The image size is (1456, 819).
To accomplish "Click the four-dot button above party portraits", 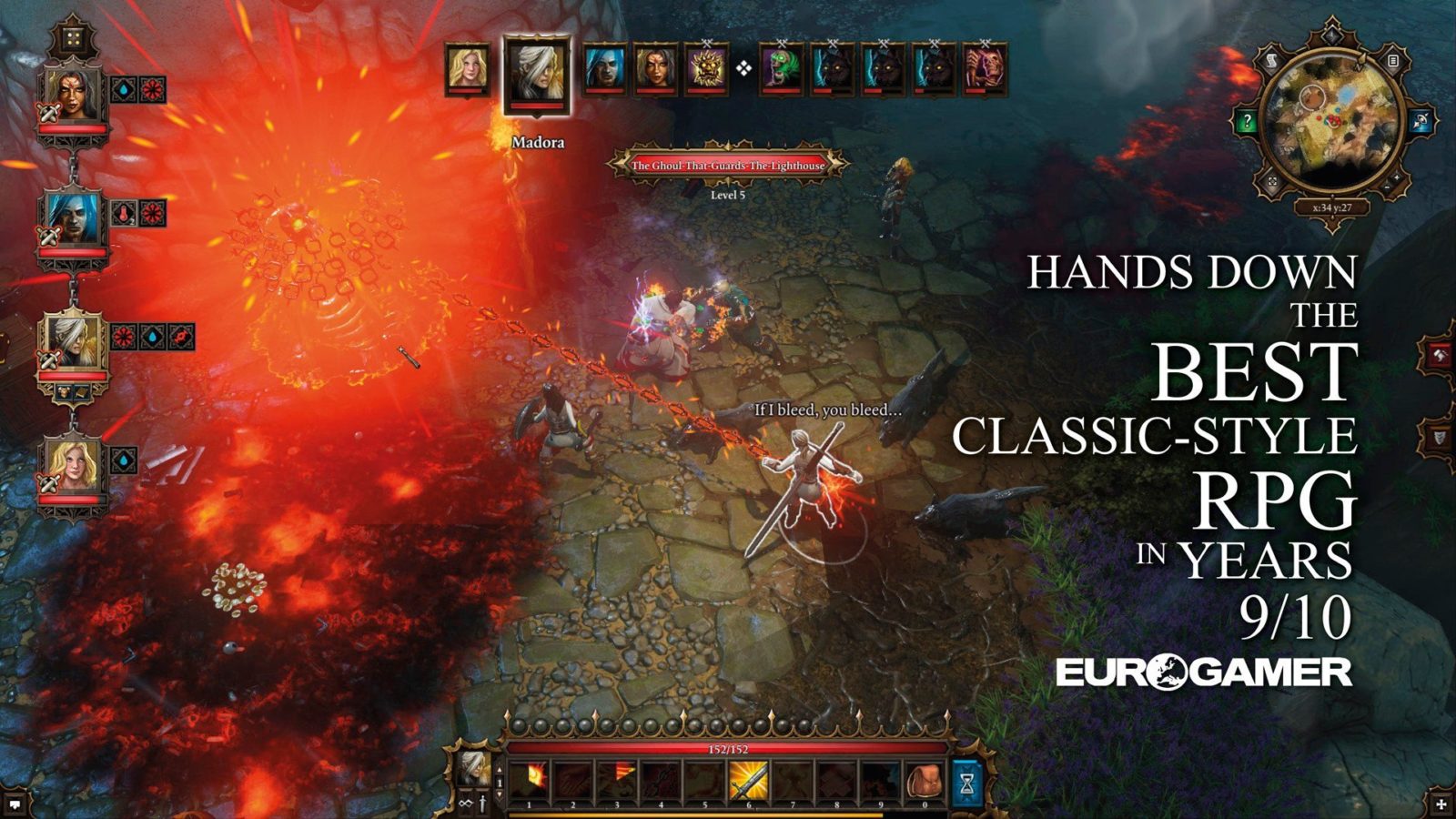I will pos(73,38).
